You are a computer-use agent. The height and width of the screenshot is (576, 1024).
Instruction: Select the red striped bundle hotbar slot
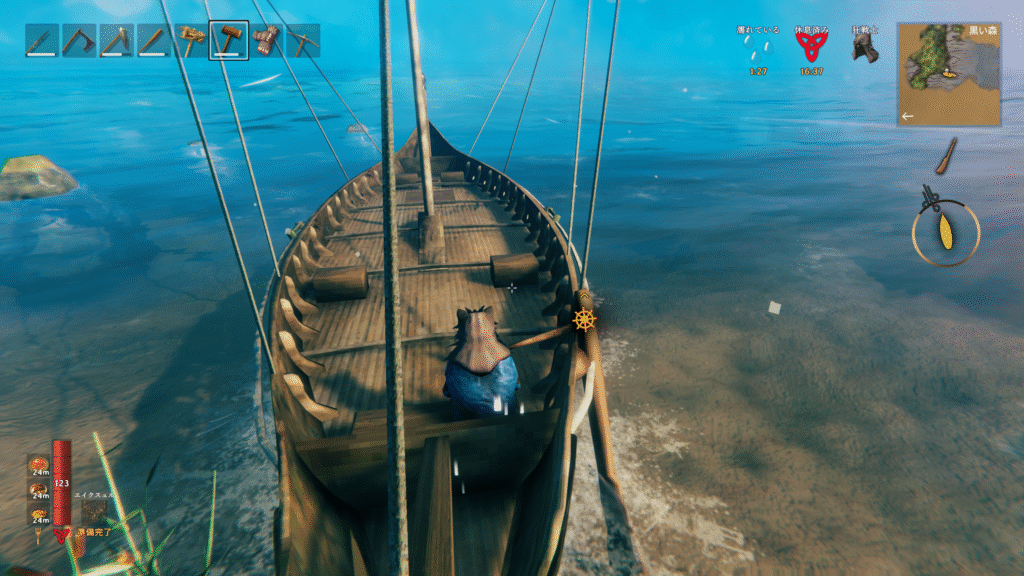(266, 41)
